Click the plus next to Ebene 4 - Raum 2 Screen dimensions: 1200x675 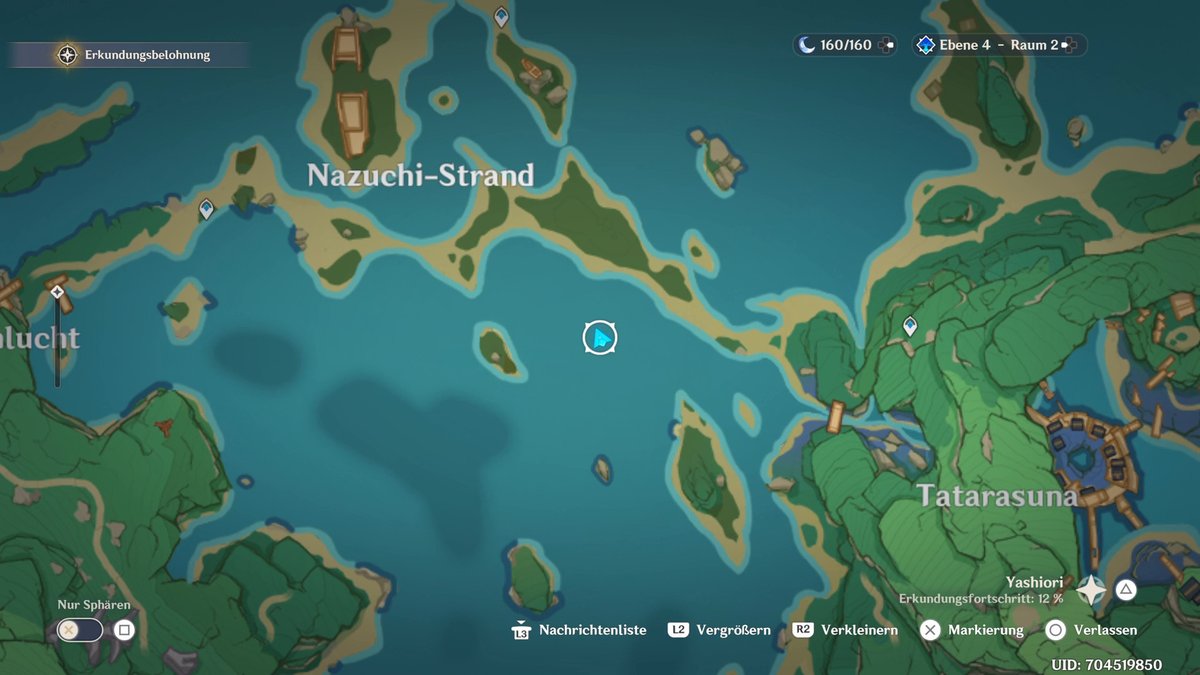[1068, 45]
